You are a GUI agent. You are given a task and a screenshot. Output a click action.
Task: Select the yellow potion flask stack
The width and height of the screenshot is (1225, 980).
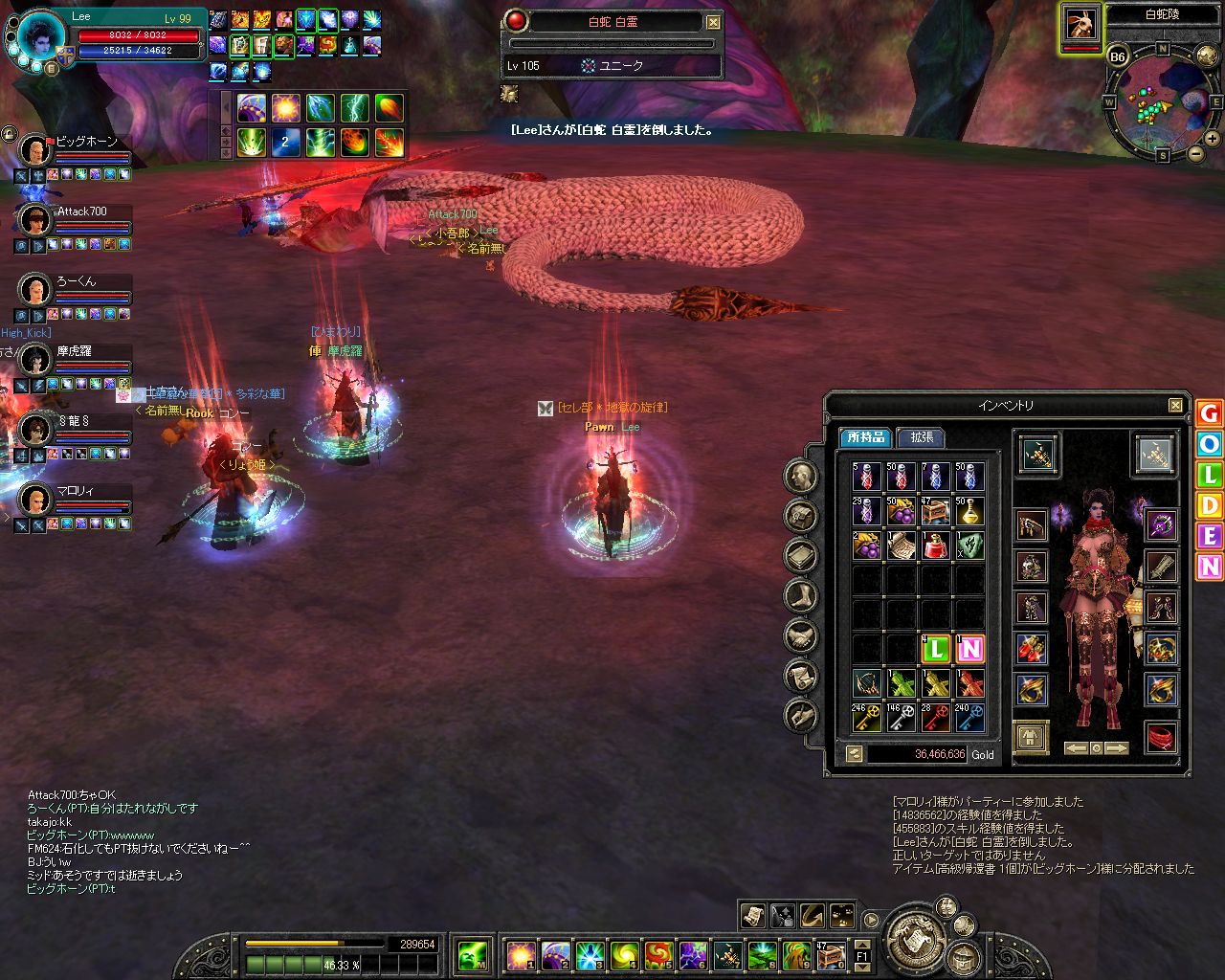tap(969, 511)
